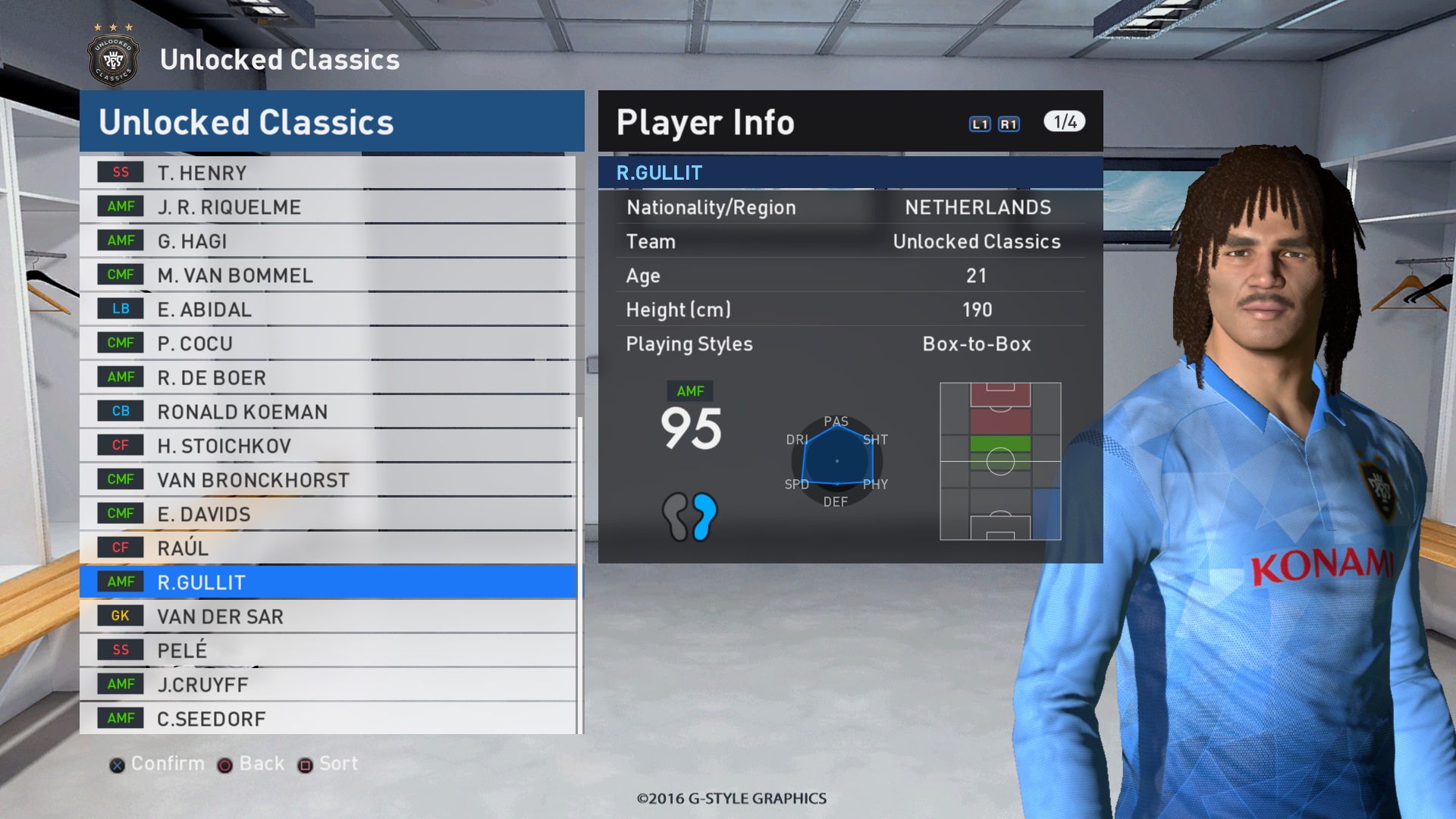Screen dimensions: 1456x819
Task: Select C.Seedorf at list bottom
Action: click(x=328, y=718)
